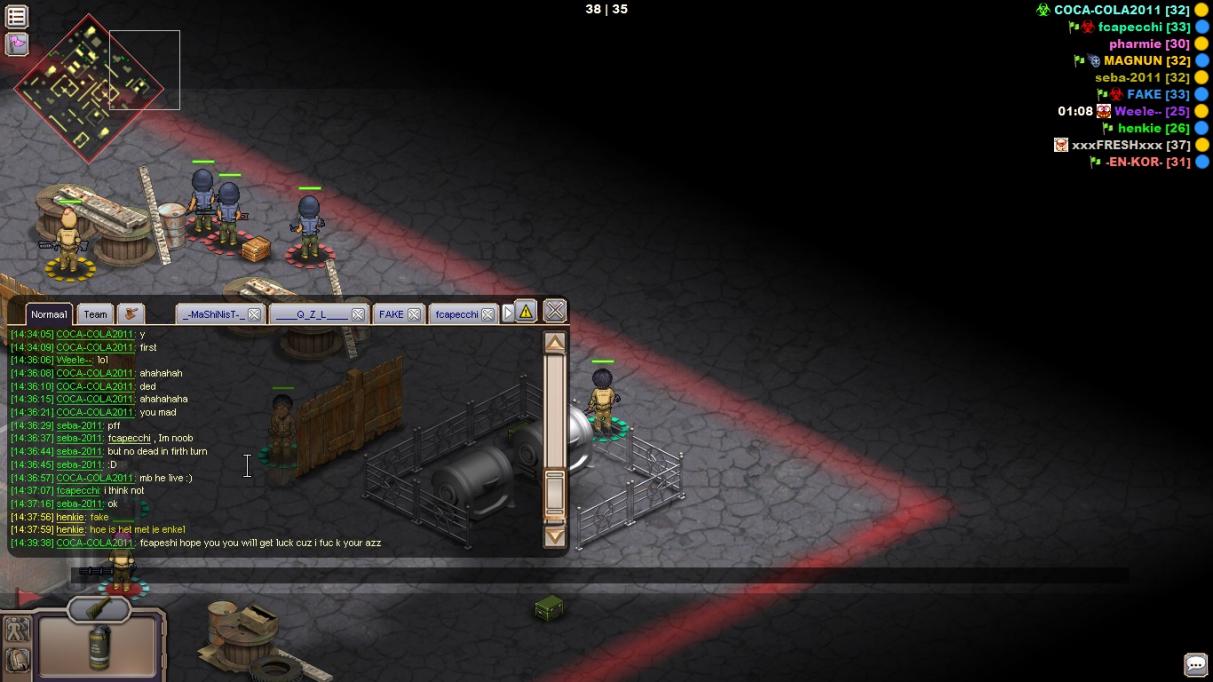Switch to the Normaal chat tab
This screenshot has width=1213, height=682.
[x=49, y=314]
